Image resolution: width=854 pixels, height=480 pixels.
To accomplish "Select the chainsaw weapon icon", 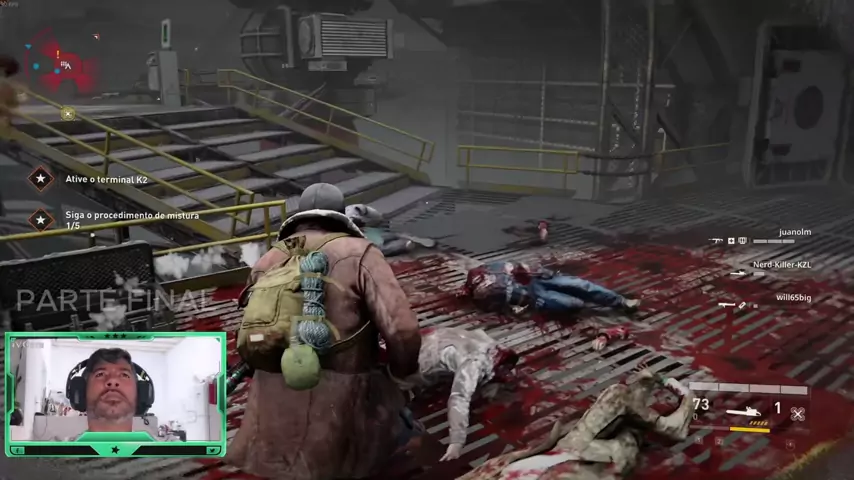I will coord(744,410).
